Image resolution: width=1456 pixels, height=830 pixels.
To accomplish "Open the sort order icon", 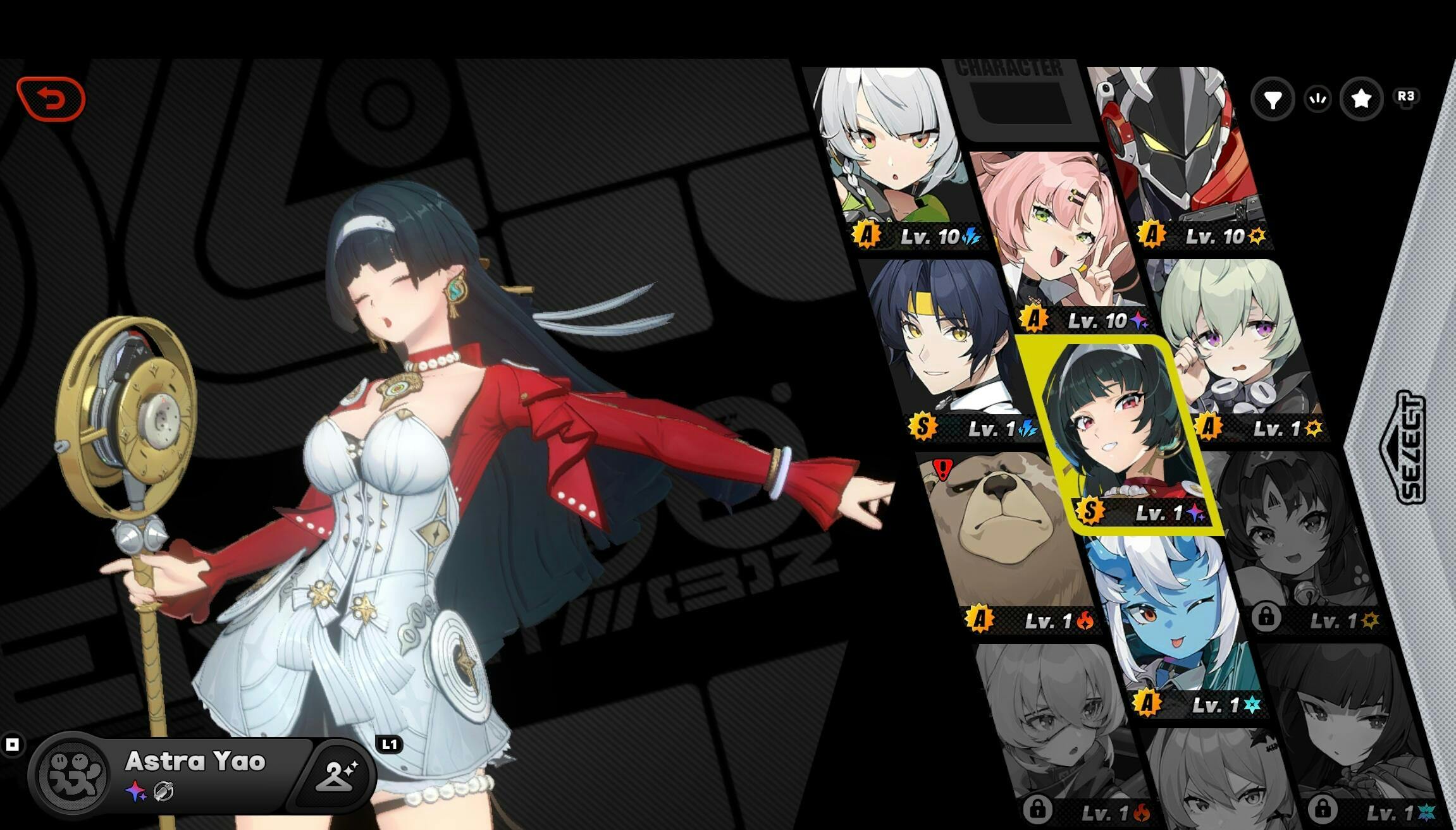I will pyautogui.click(x=1317, y=99).
